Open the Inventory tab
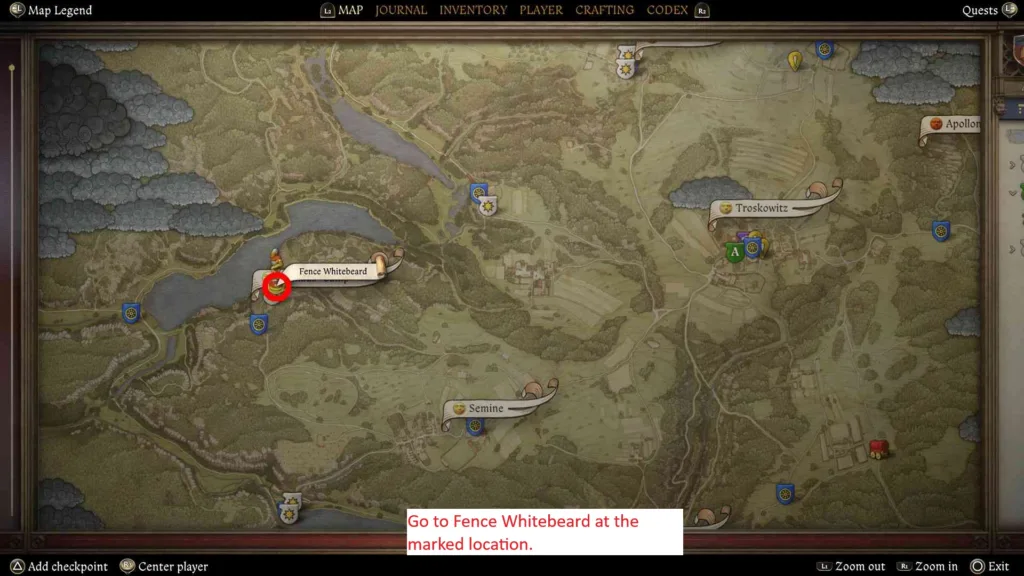This screenshot has height=576, width=1024. (x=473, y=10)
